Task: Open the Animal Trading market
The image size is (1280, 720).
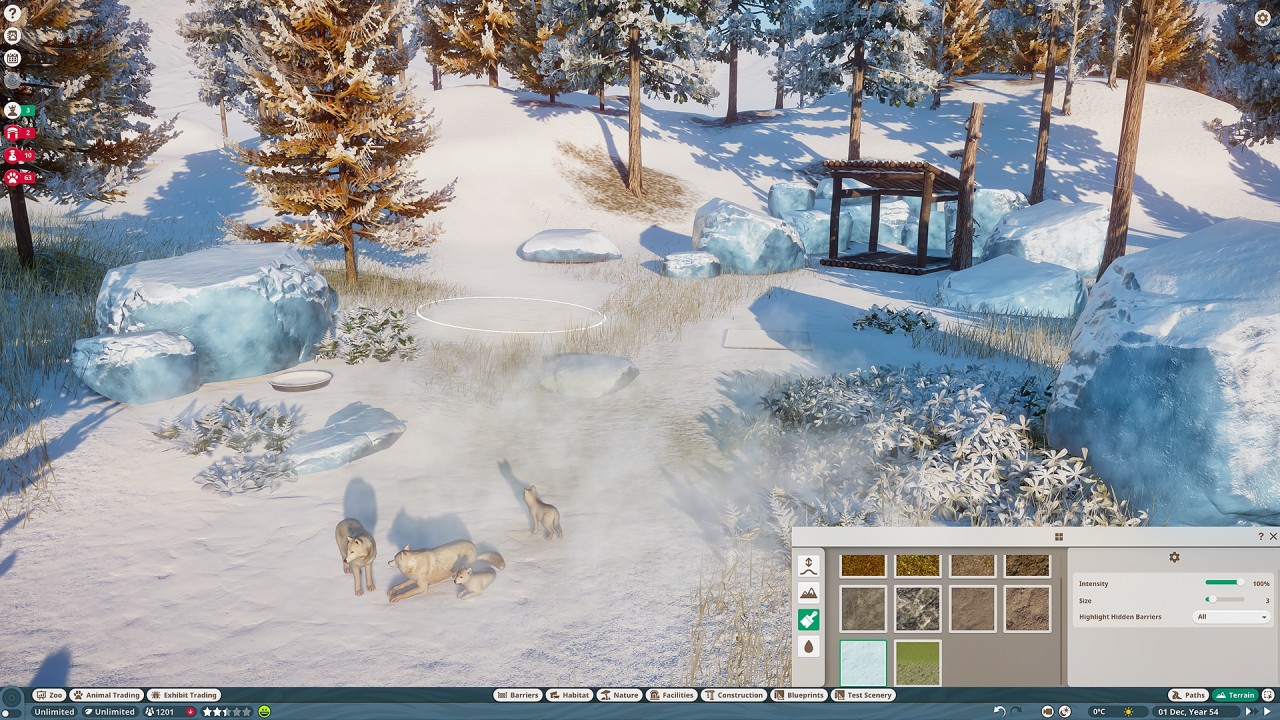Action: tap(105, 695)
